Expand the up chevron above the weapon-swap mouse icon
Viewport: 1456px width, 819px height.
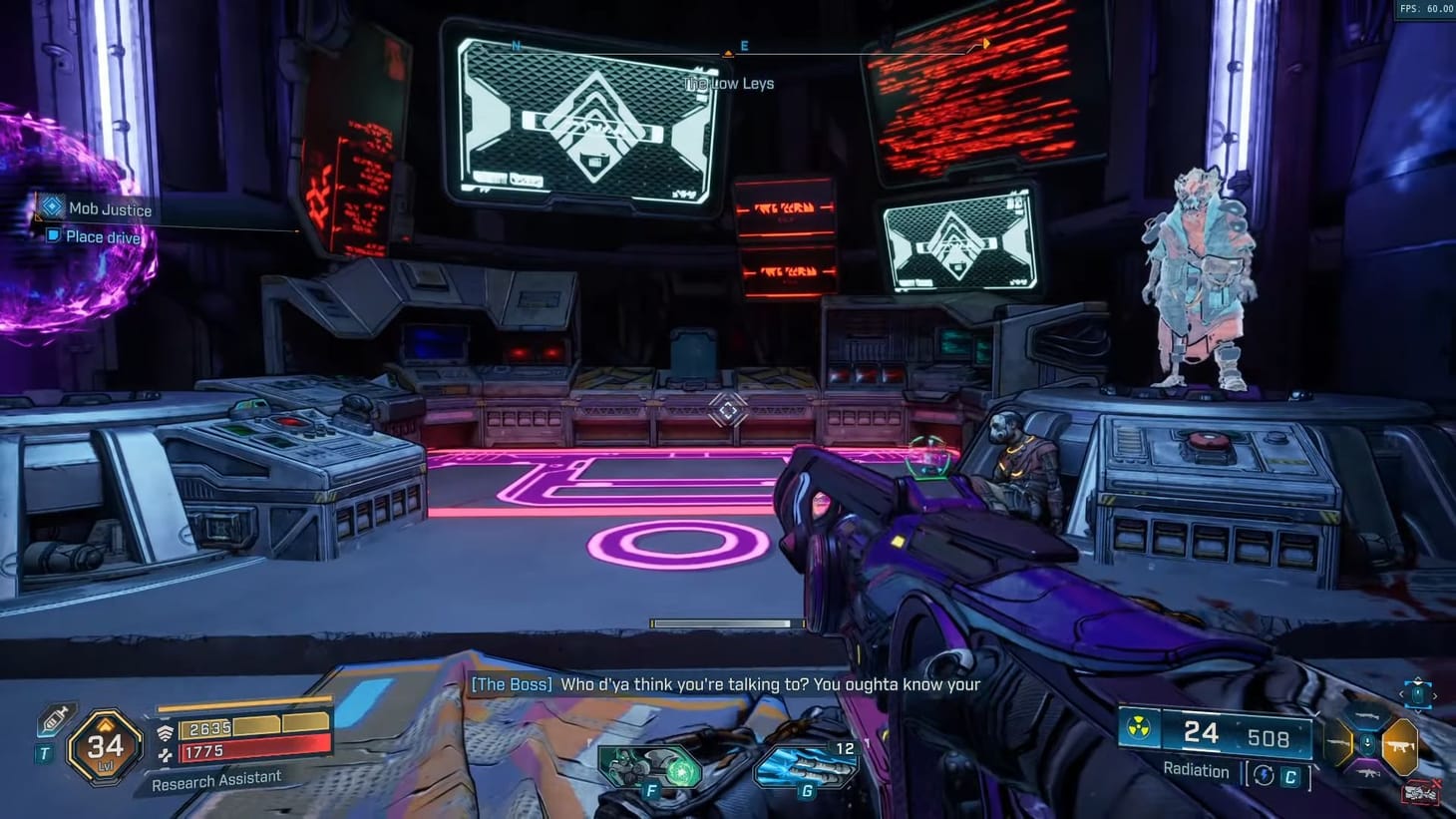(1417, 680)
